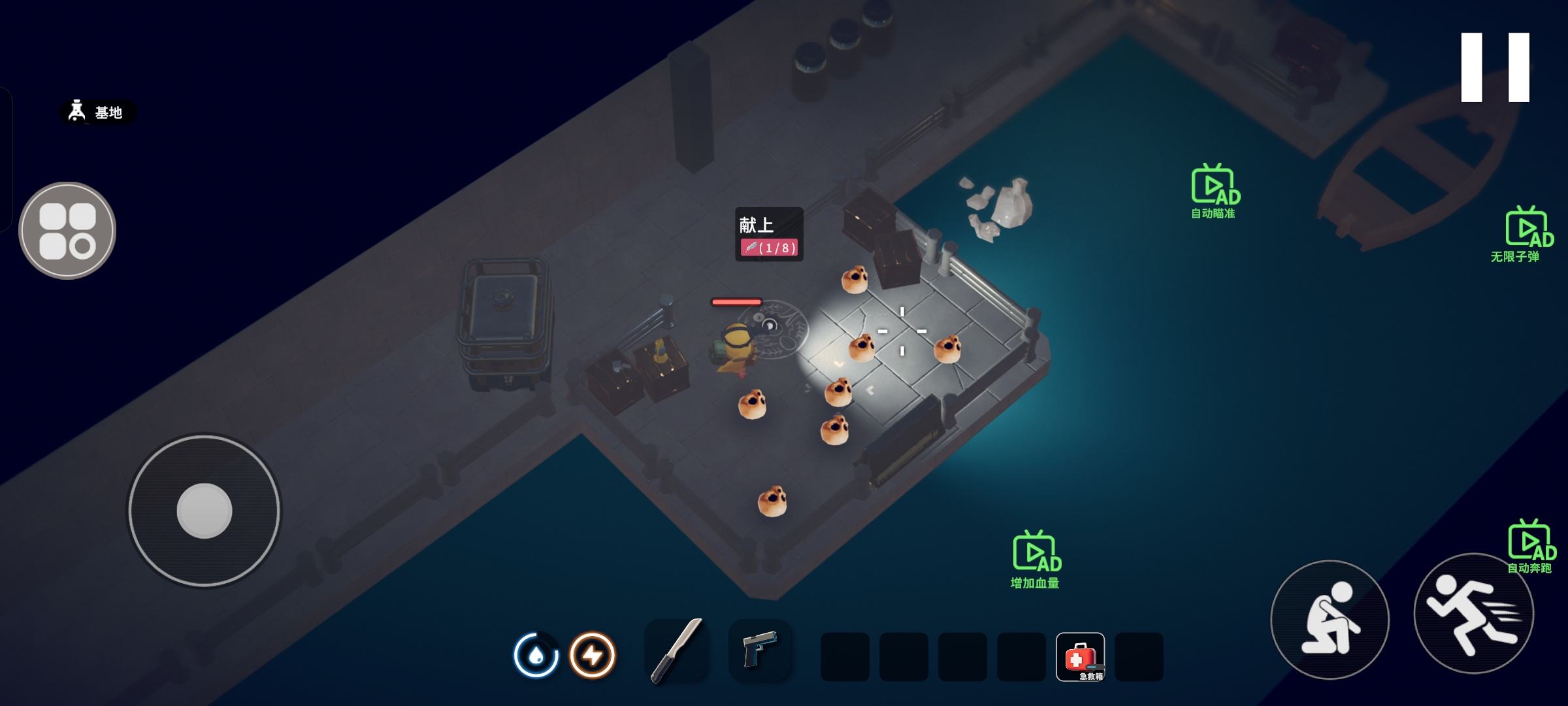Tap the water drop thirst icon
The image size is (1568, 706).
pos(536,654)
